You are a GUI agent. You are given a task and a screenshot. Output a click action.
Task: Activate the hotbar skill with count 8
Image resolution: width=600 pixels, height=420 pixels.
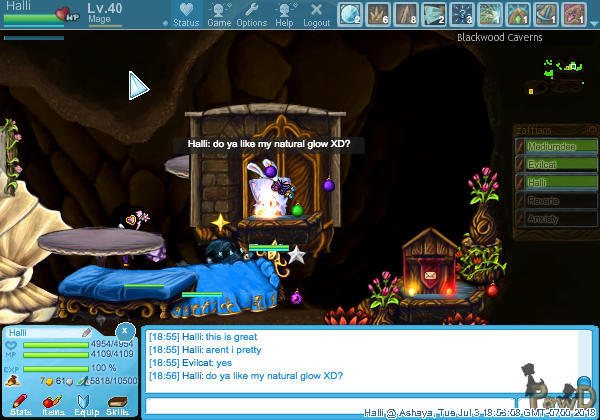pos(406,13)
